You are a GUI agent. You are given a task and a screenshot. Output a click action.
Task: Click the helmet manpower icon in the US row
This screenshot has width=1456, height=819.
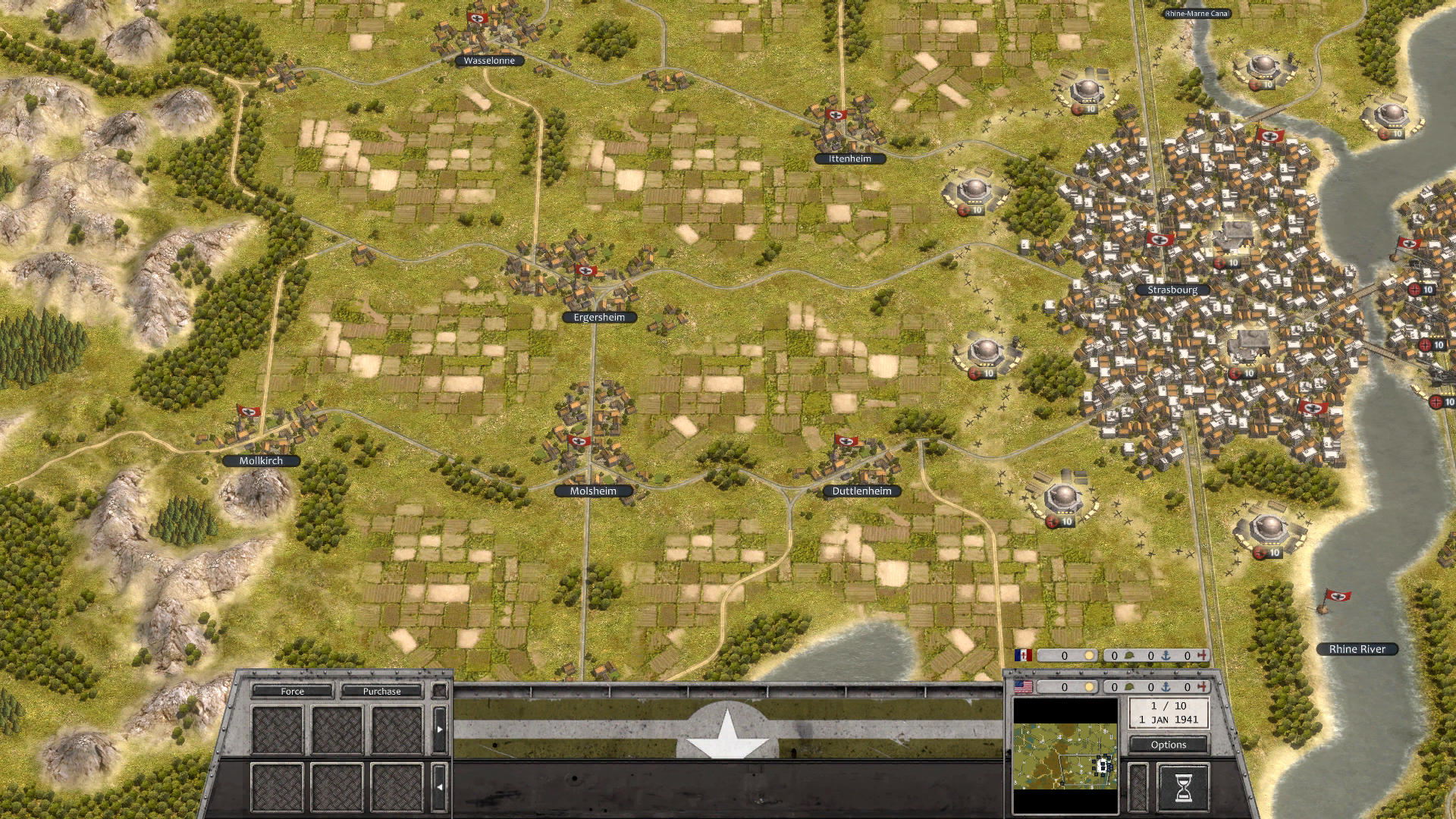1130,686
